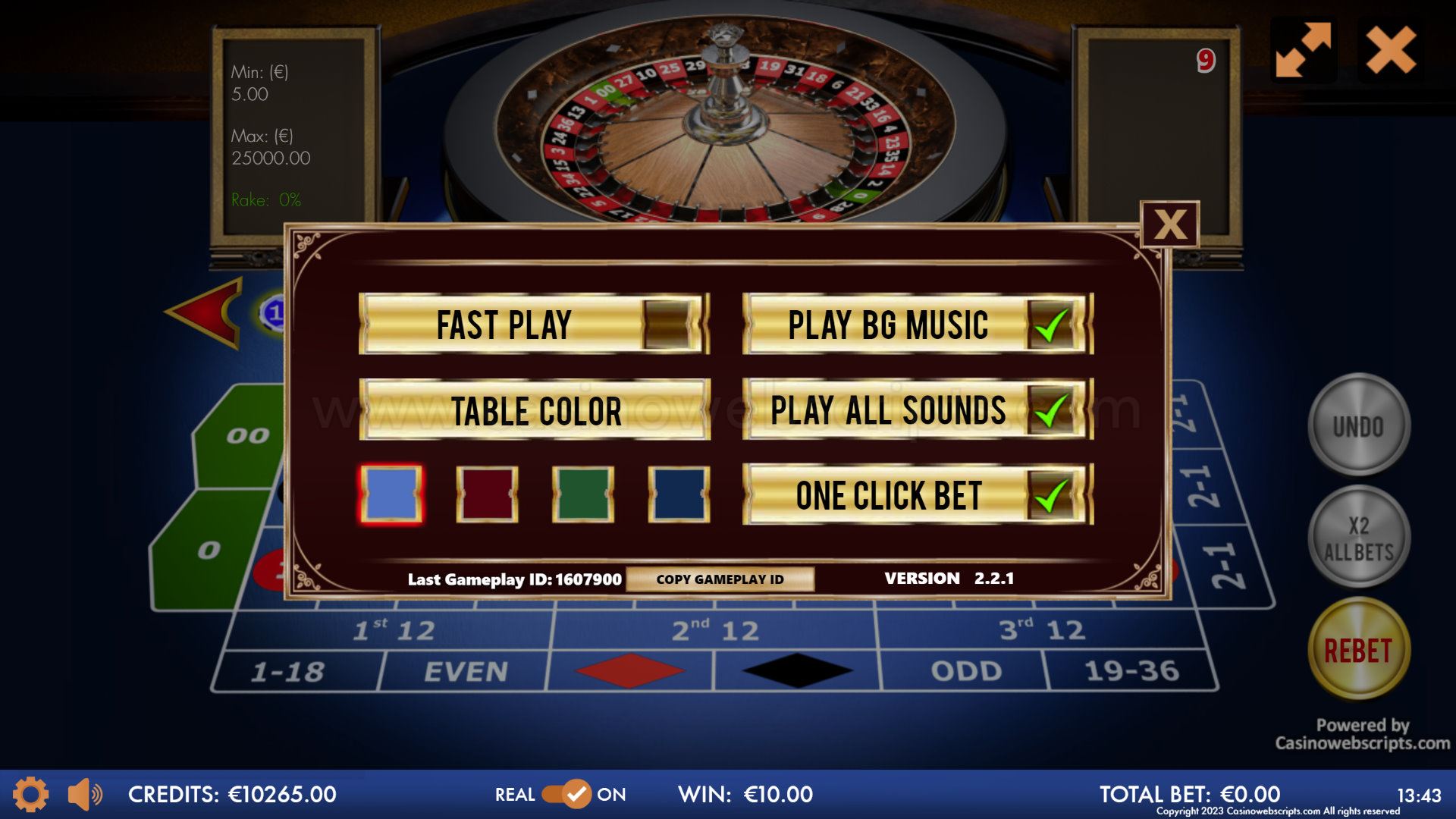Expand the game to fullscreen

point(1303,50)
